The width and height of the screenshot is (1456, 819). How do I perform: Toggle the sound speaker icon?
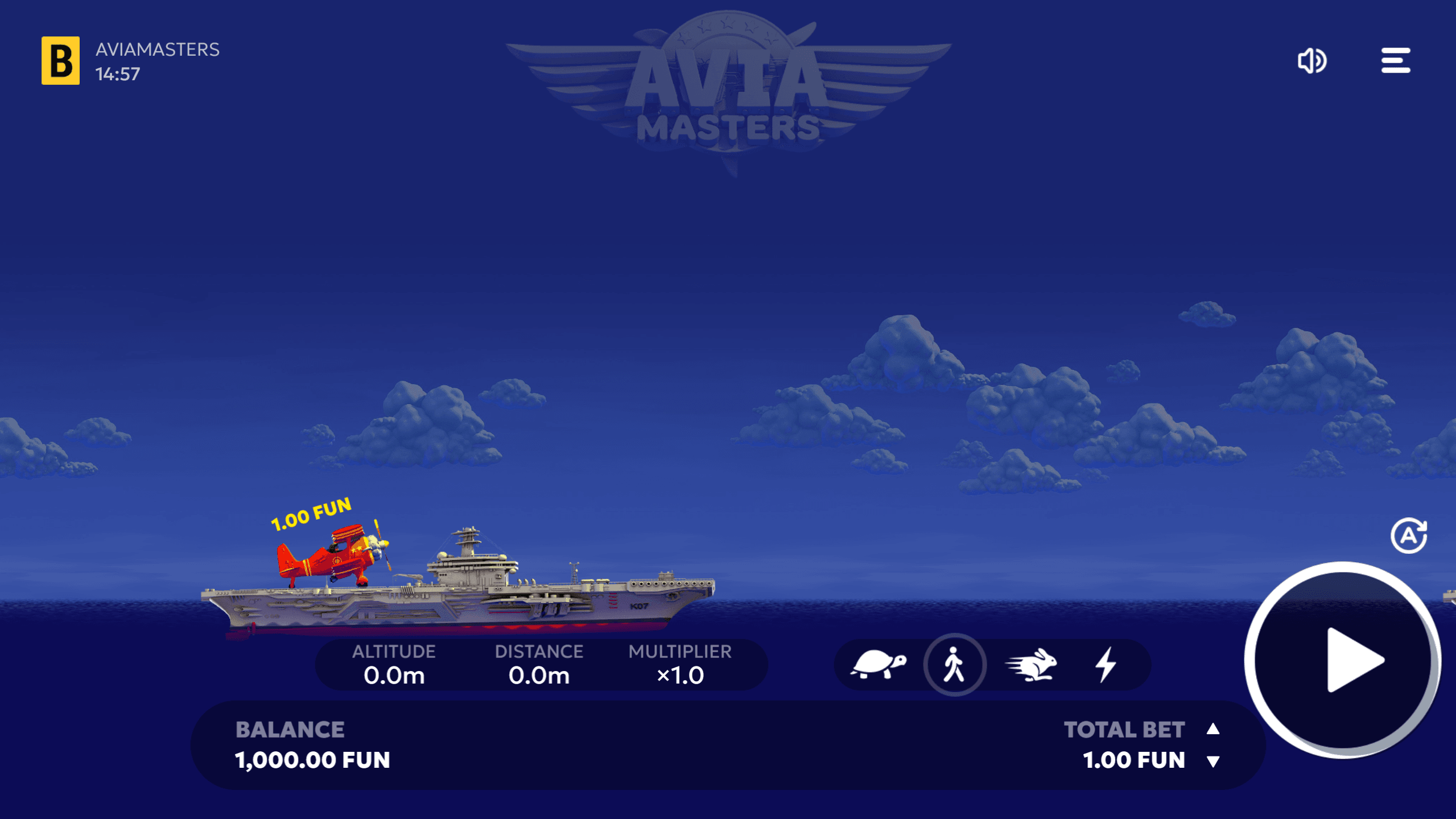pos(1311,60)
